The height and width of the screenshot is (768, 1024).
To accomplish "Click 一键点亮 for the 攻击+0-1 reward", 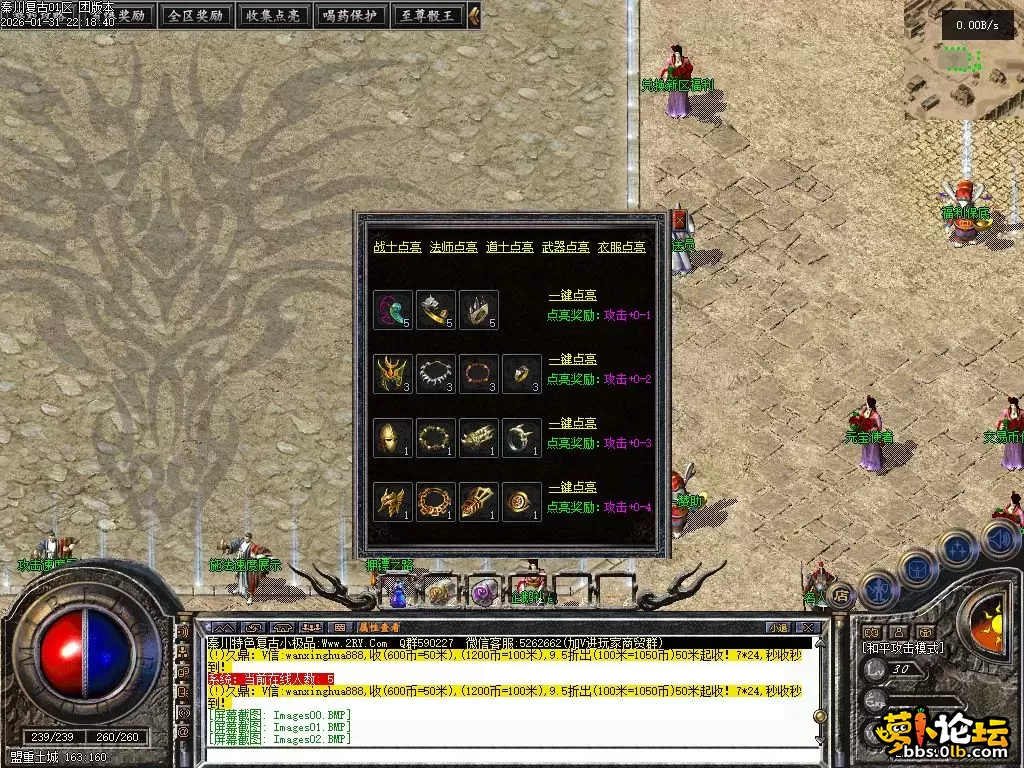I will [573, 297].
